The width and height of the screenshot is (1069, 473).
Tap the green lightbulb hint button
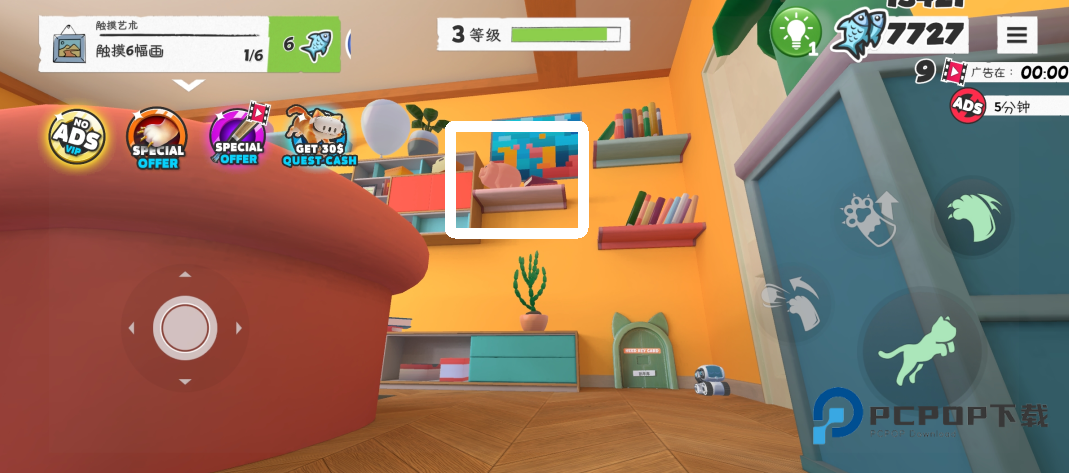795,33
